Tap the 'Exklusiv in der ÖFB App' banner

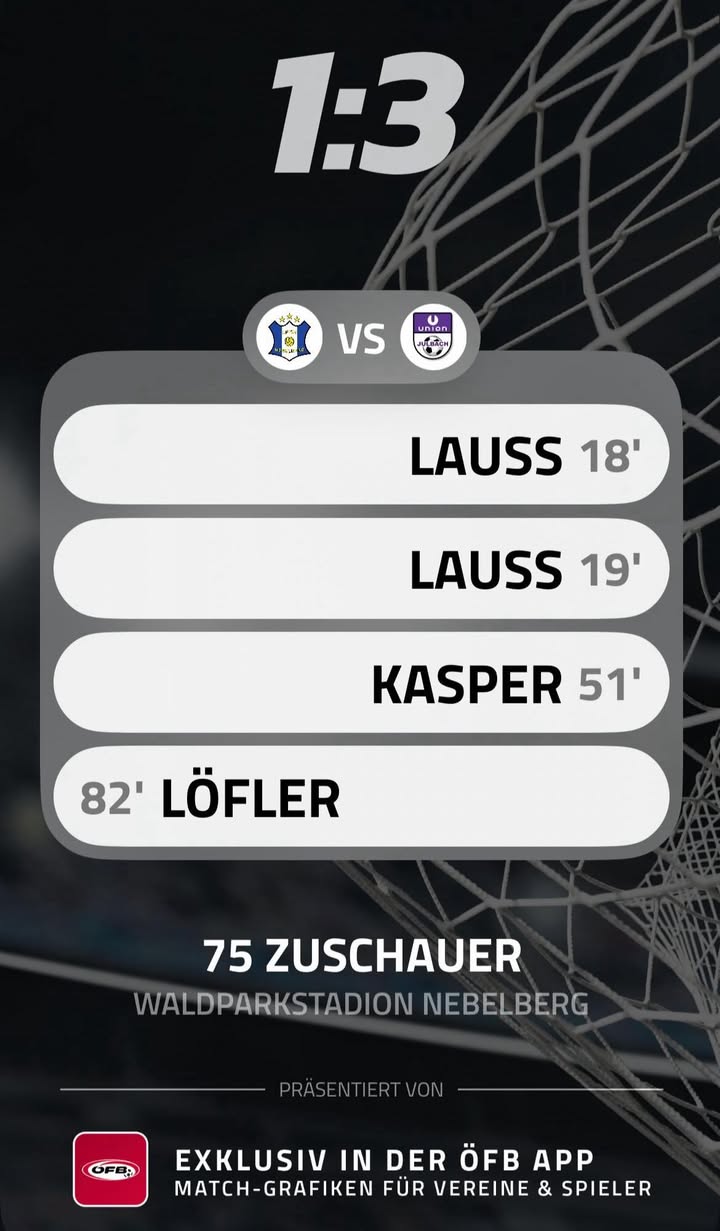click(x=412, y=1173)
